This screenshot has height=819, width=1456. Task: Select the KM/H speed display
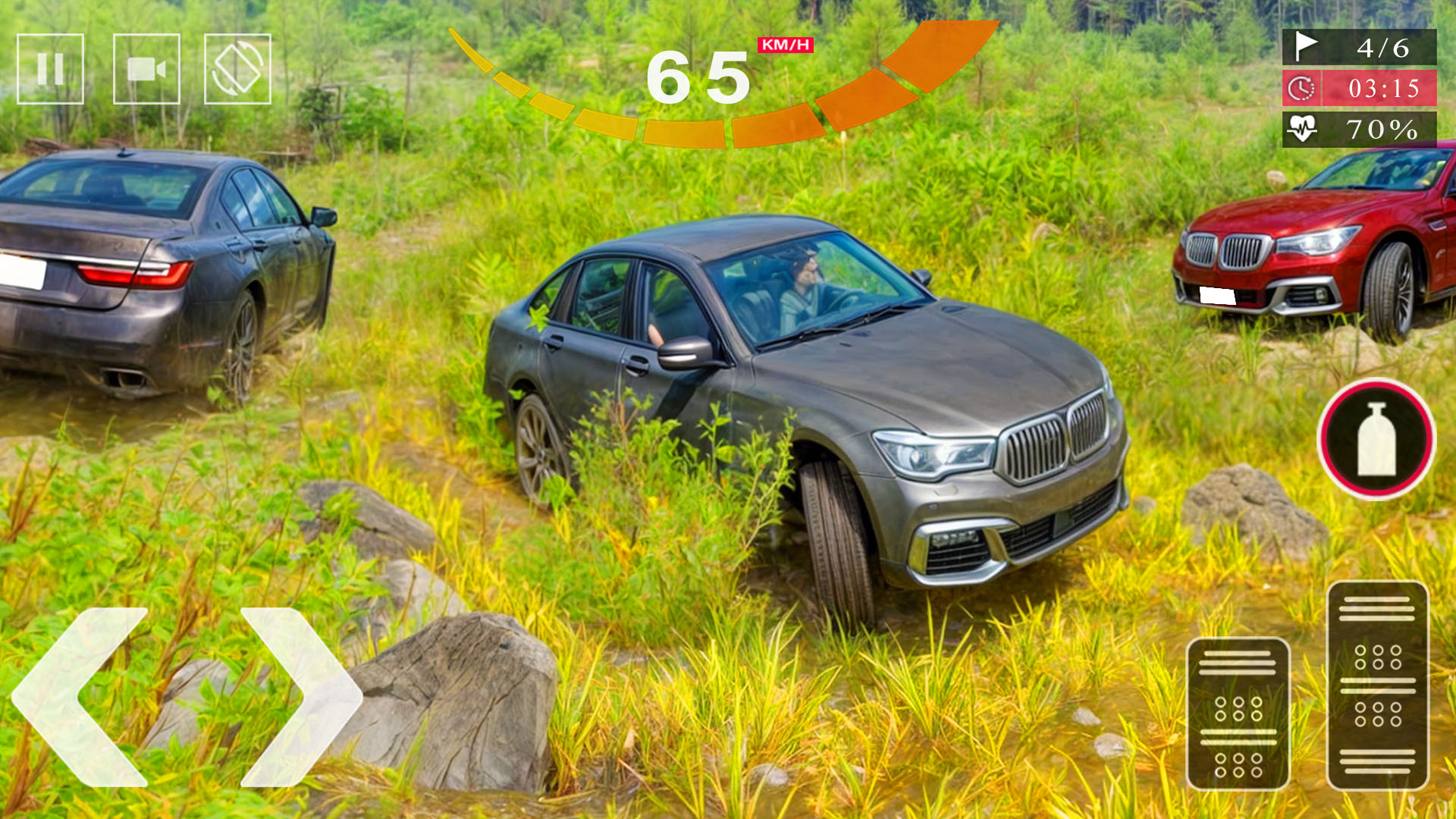point(783,45)
